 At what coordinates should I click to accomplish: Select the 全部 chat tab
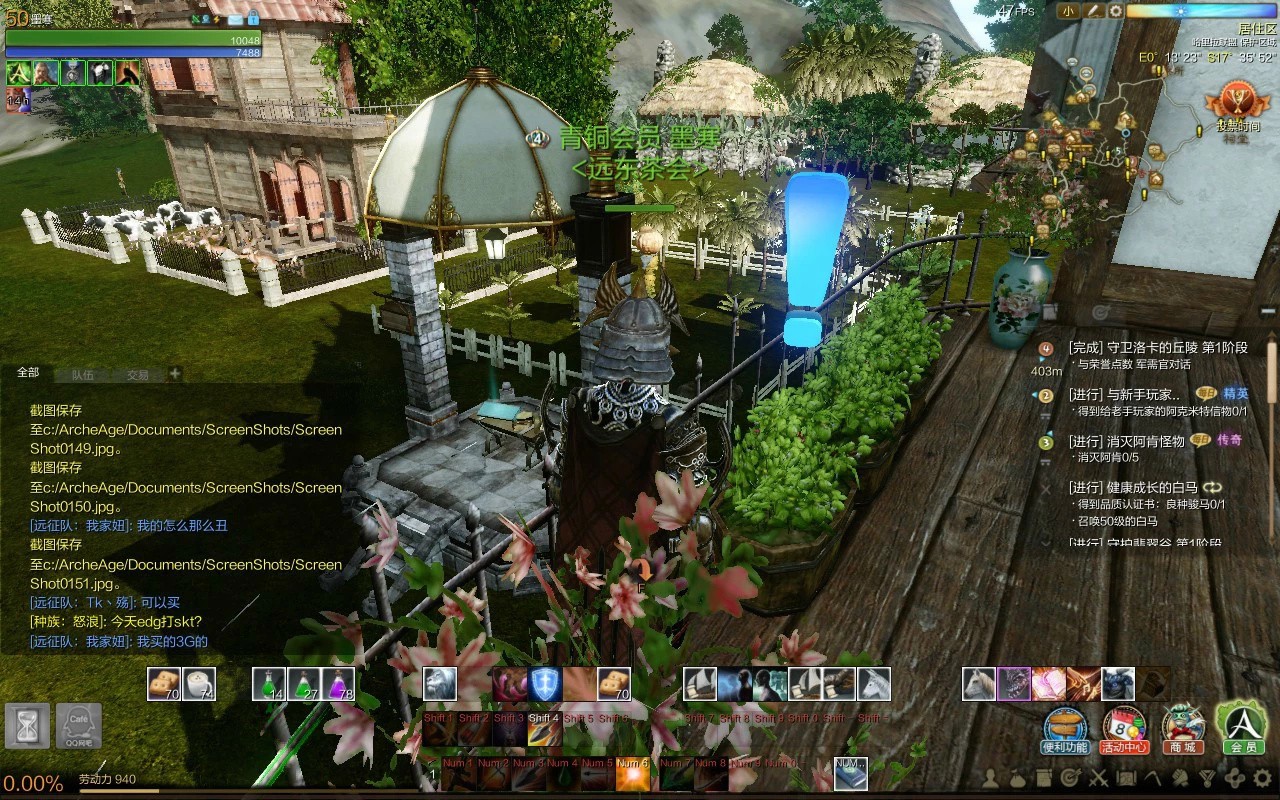[28, 373]
